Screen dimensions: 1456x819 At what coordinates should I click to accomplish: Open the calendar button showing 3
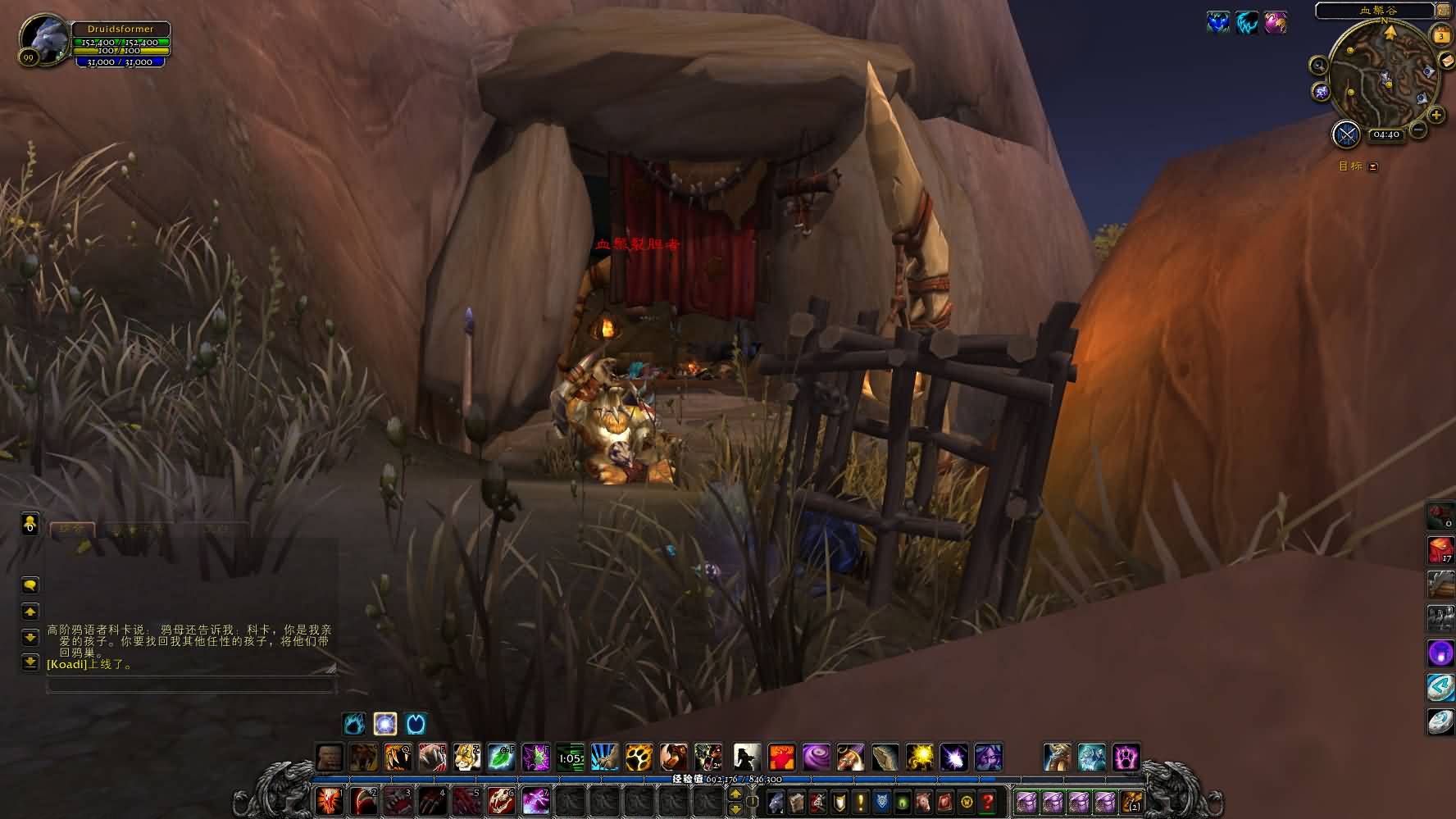pyautogui.click(x=1440, y=36)
